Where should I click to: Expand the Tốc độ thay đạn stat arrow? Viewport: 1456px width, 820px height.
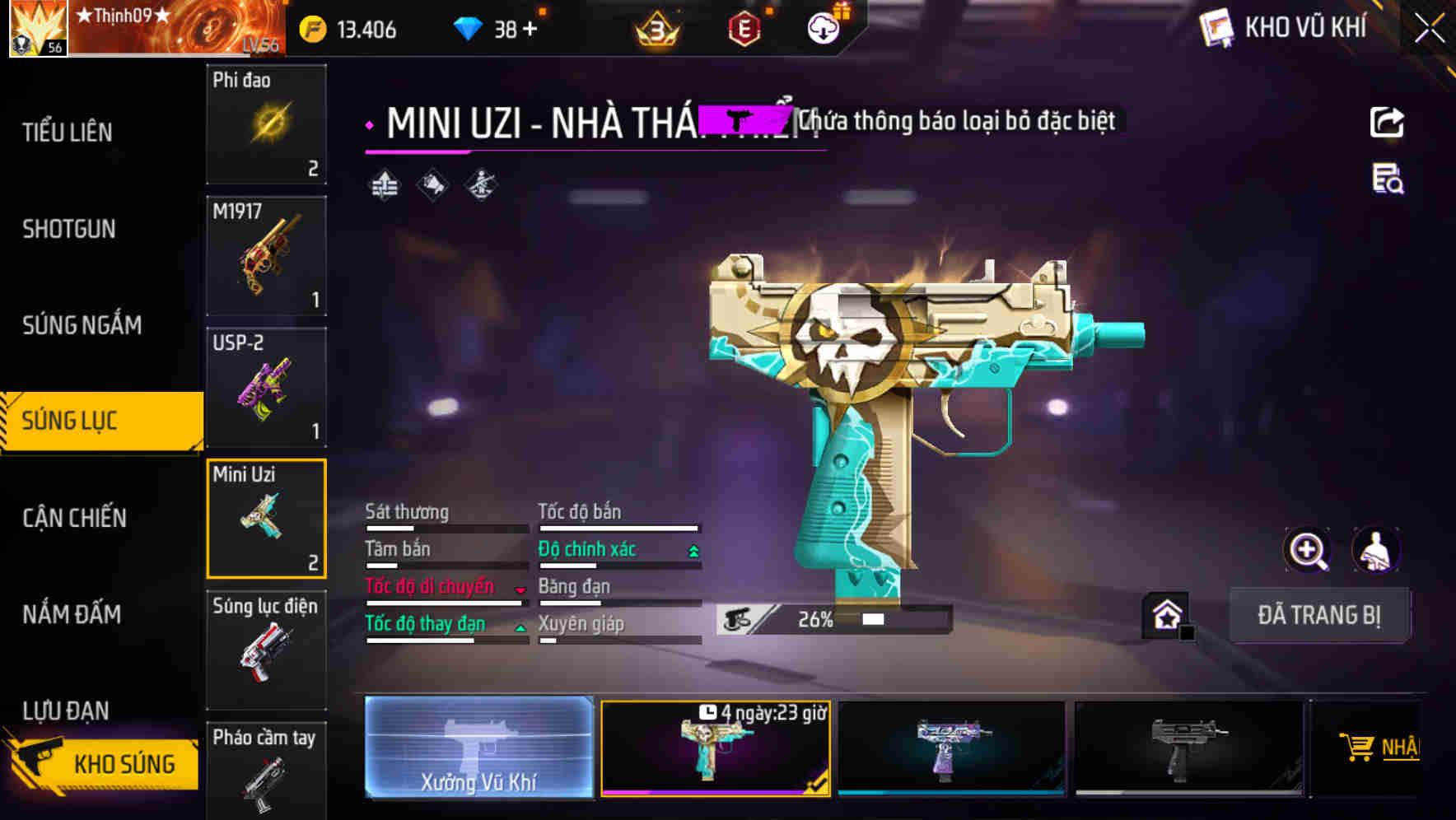point(521,625)
